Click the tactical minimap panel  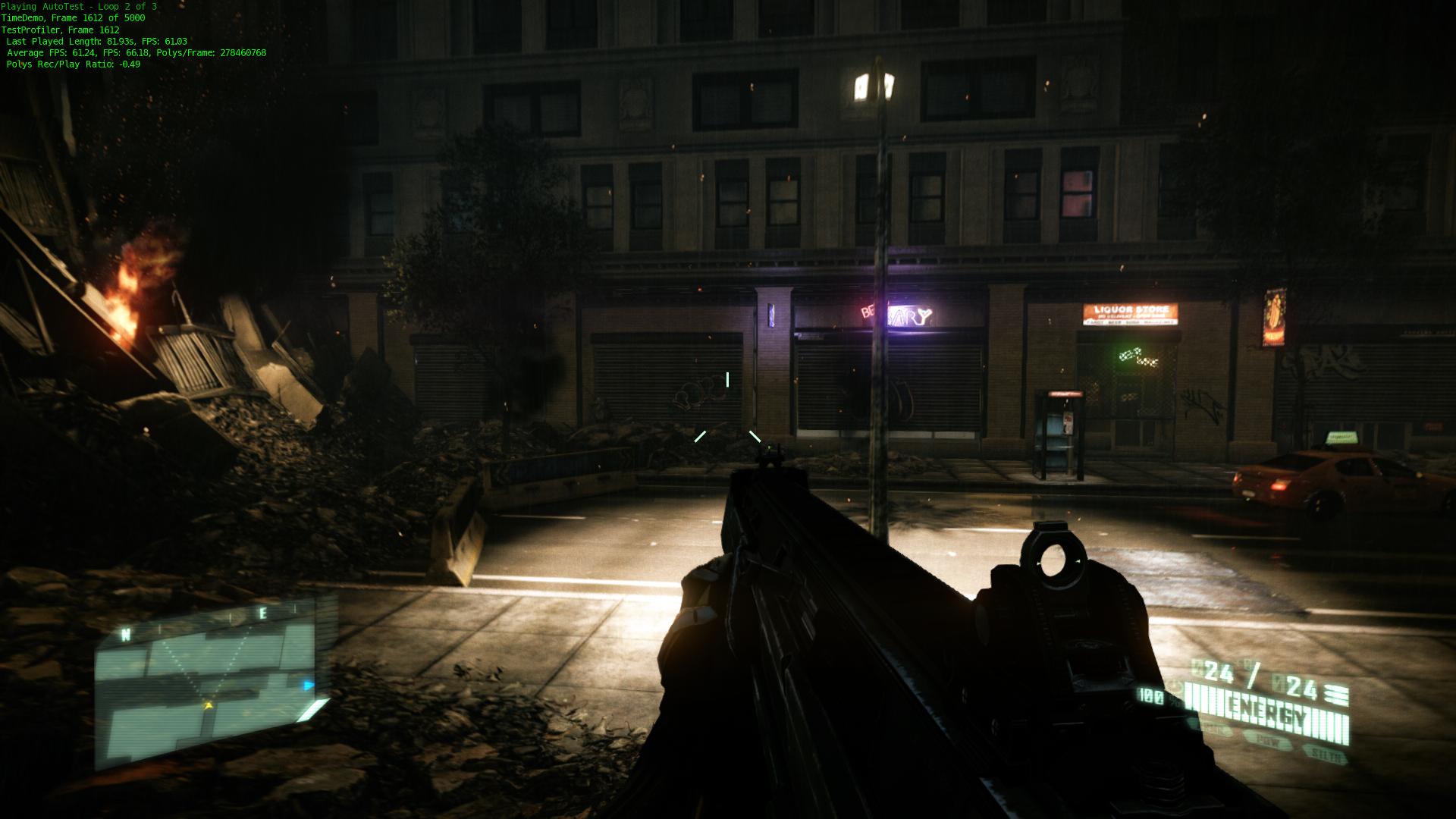pyautogui.click(x=205, y=686)
